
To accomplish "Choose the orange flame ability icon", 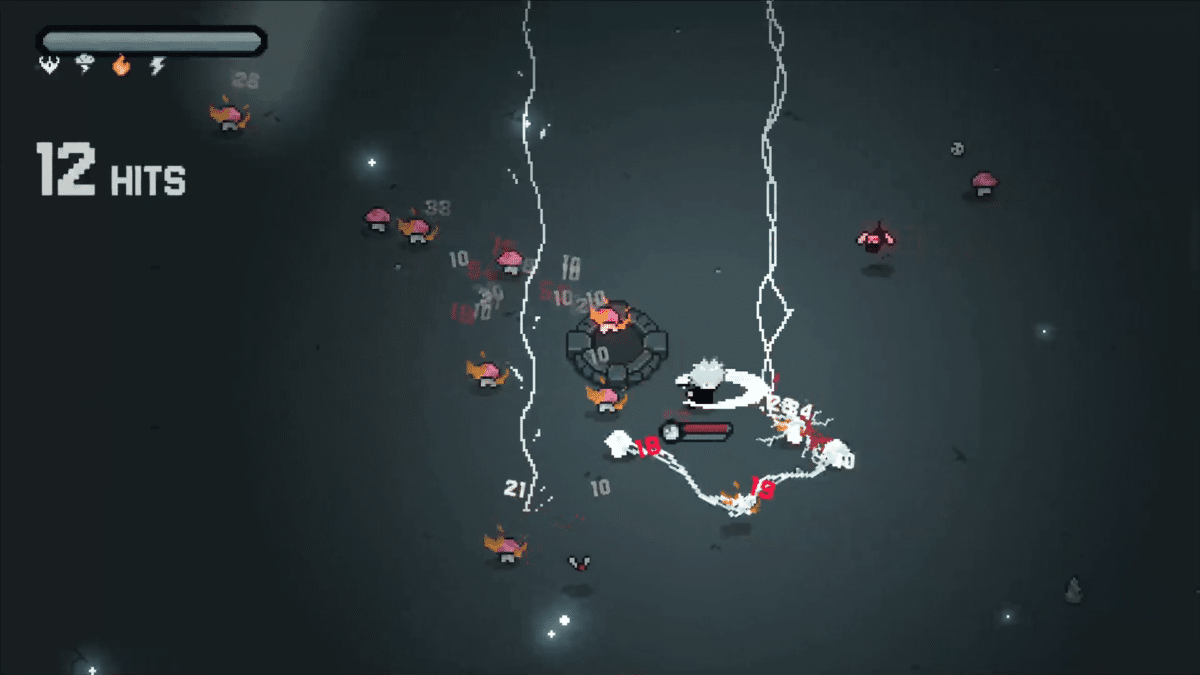I will (121, 66).
